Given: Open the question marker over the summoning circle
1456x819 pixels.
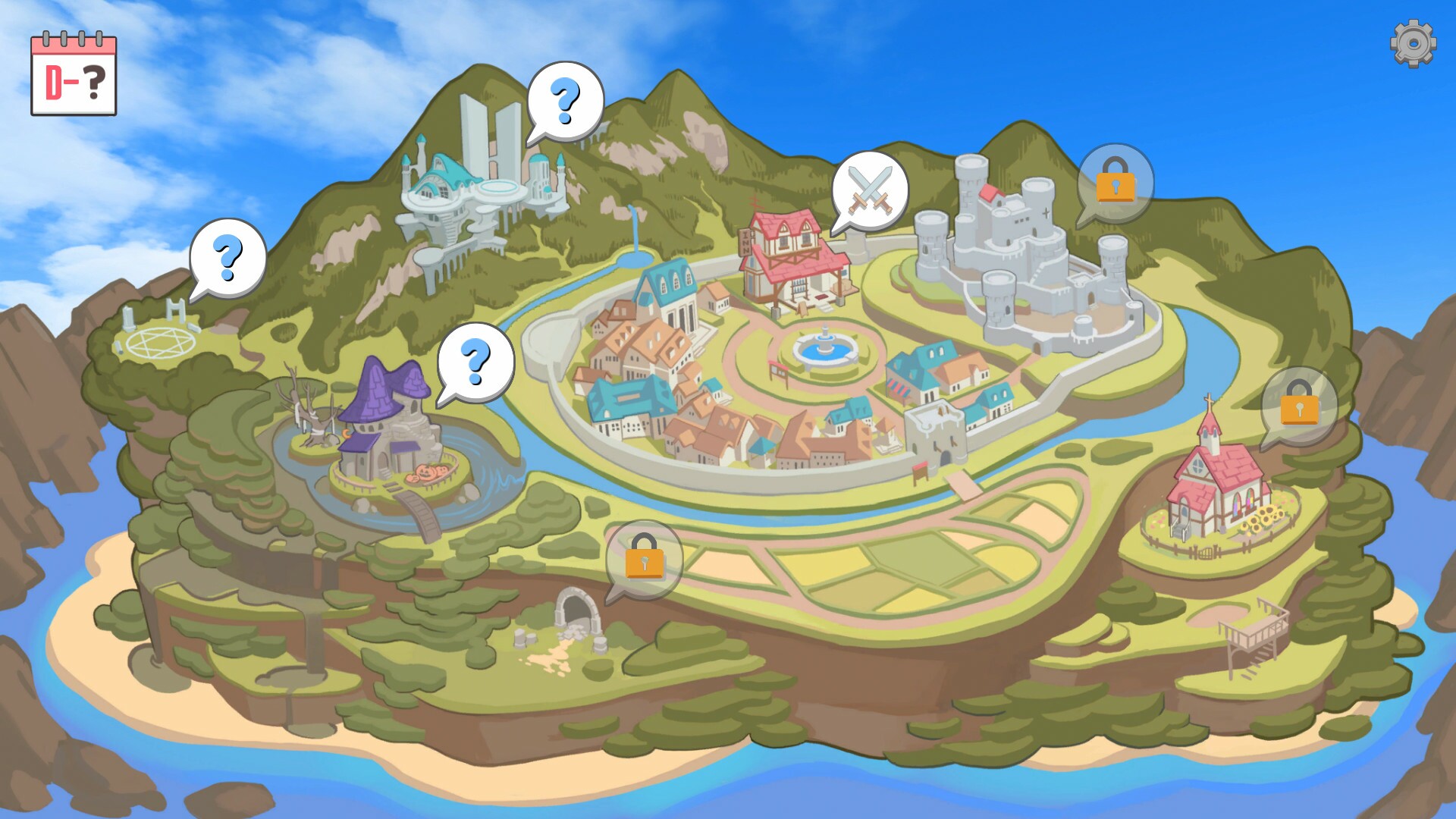Looking at the screenshot, I should pyautogui.click(x=227, y=258).
